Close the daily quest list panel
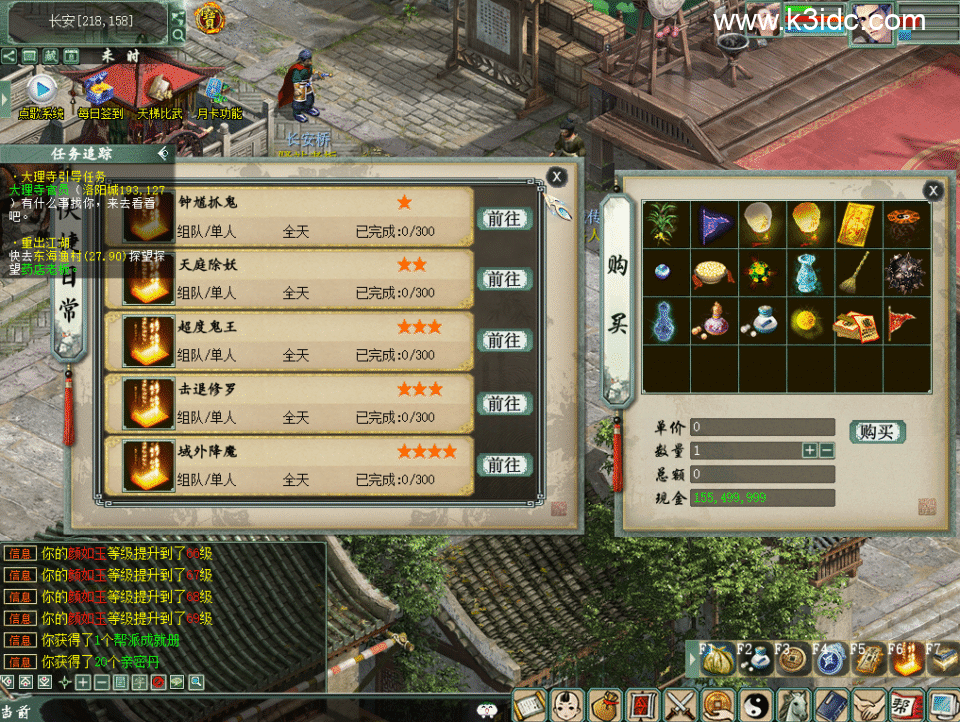Screen dimensions: 960x722 coord(557,177)
